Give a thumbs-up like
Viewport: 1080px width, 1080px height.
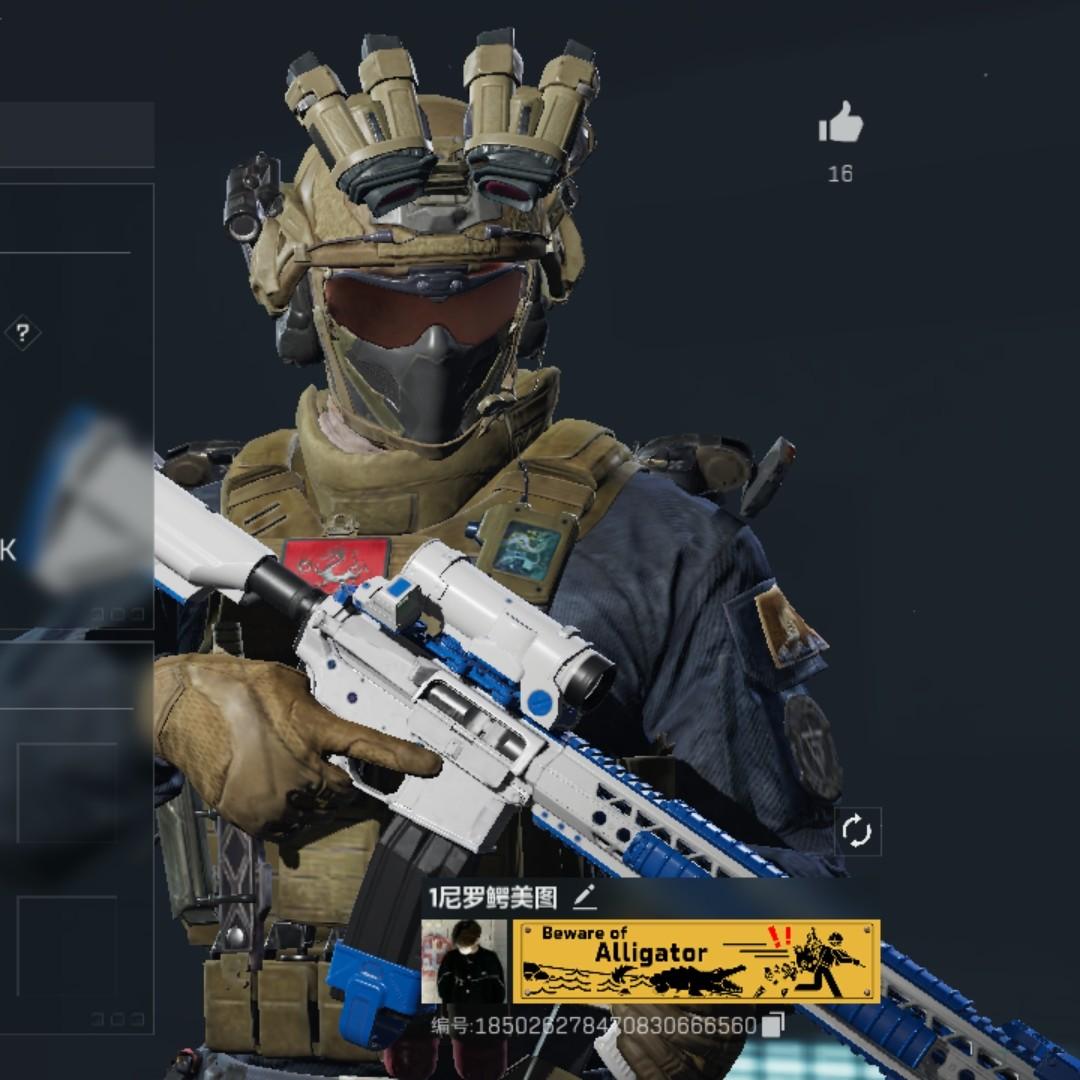tap(840, 124)
